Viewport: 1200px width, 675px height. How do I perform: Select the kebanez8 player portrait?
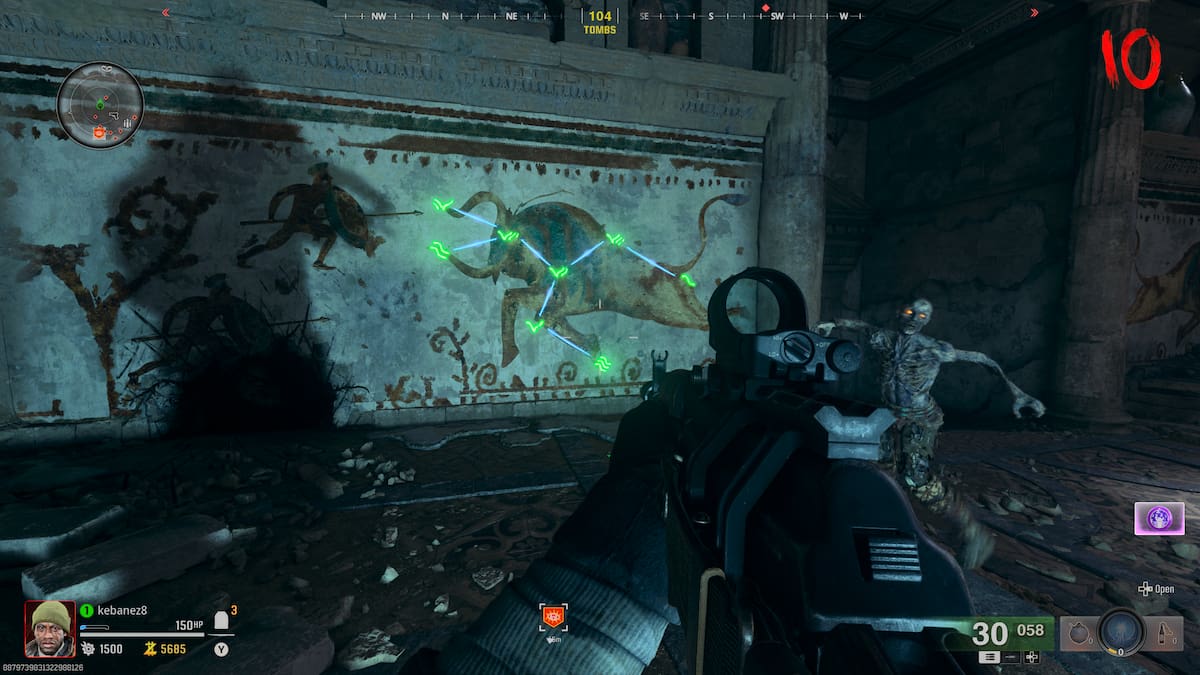(x=50, y=628)
